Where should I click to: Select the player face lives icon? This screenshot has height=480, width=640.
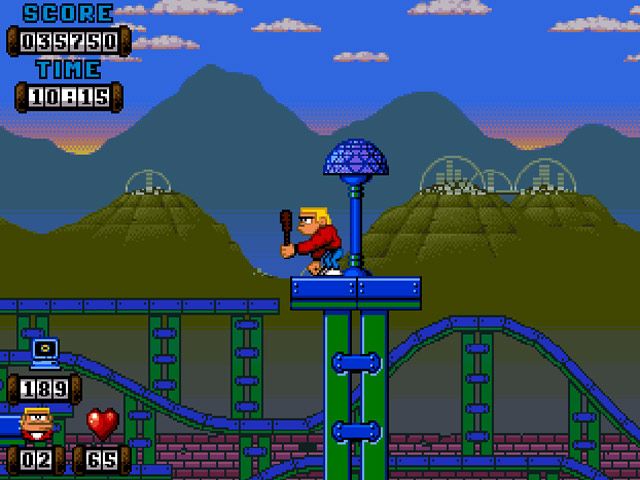pyautogui.click(x=38, y=424)
